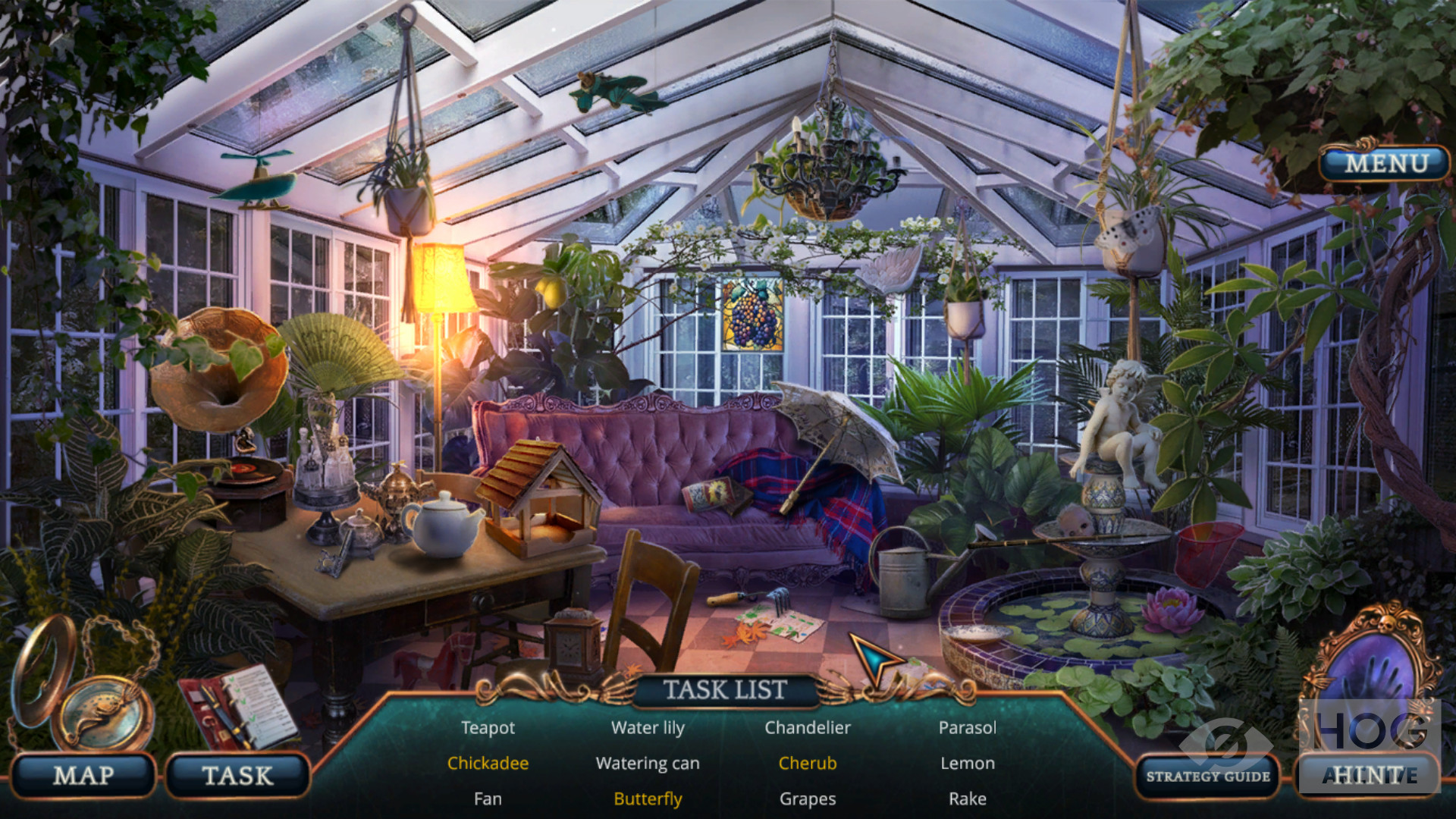Select Watering can in the task list
The image size is (1456, 819).
click(x=648, y=764)
